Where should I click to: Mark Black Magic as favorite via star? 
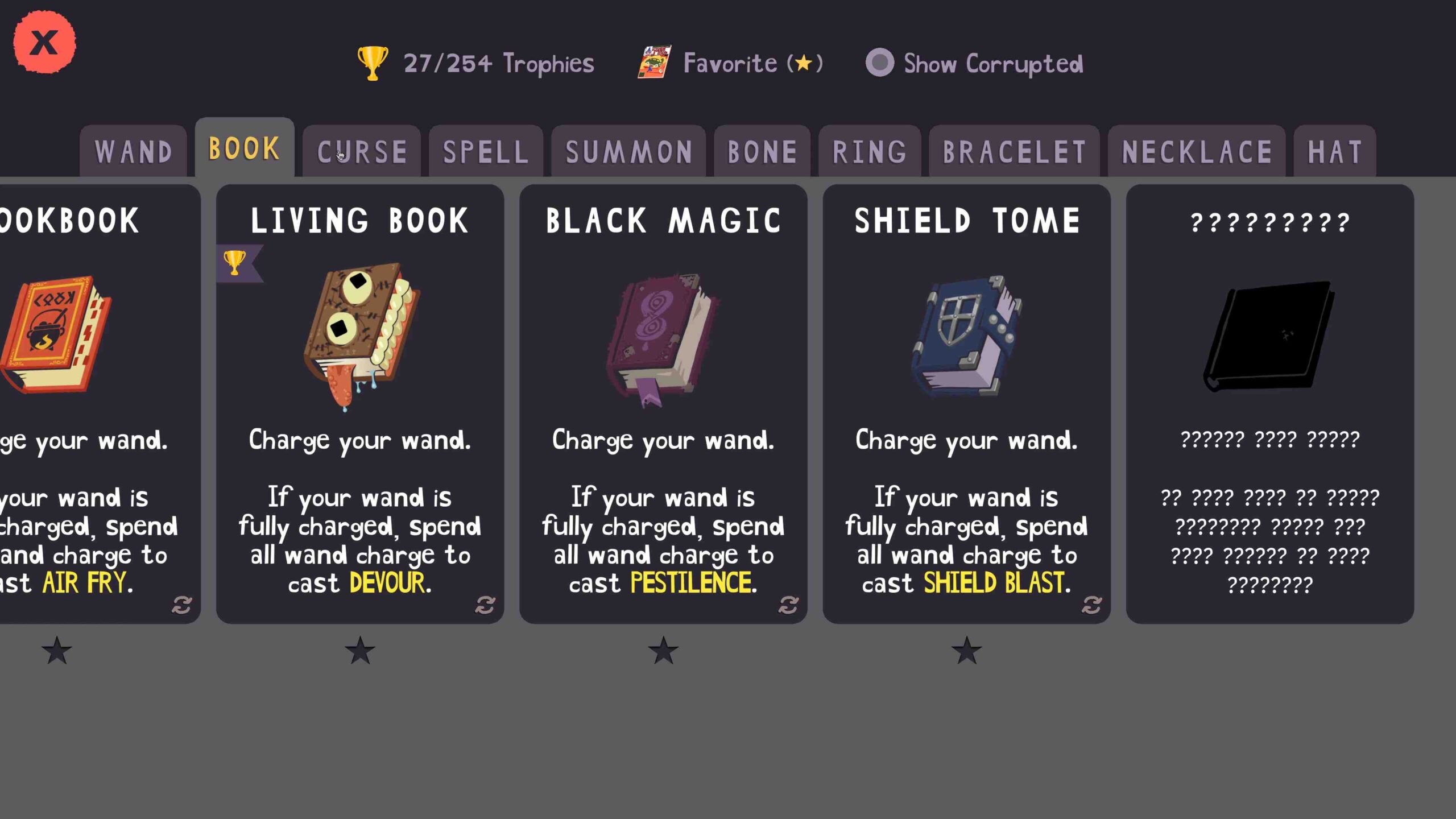point(663,650)
